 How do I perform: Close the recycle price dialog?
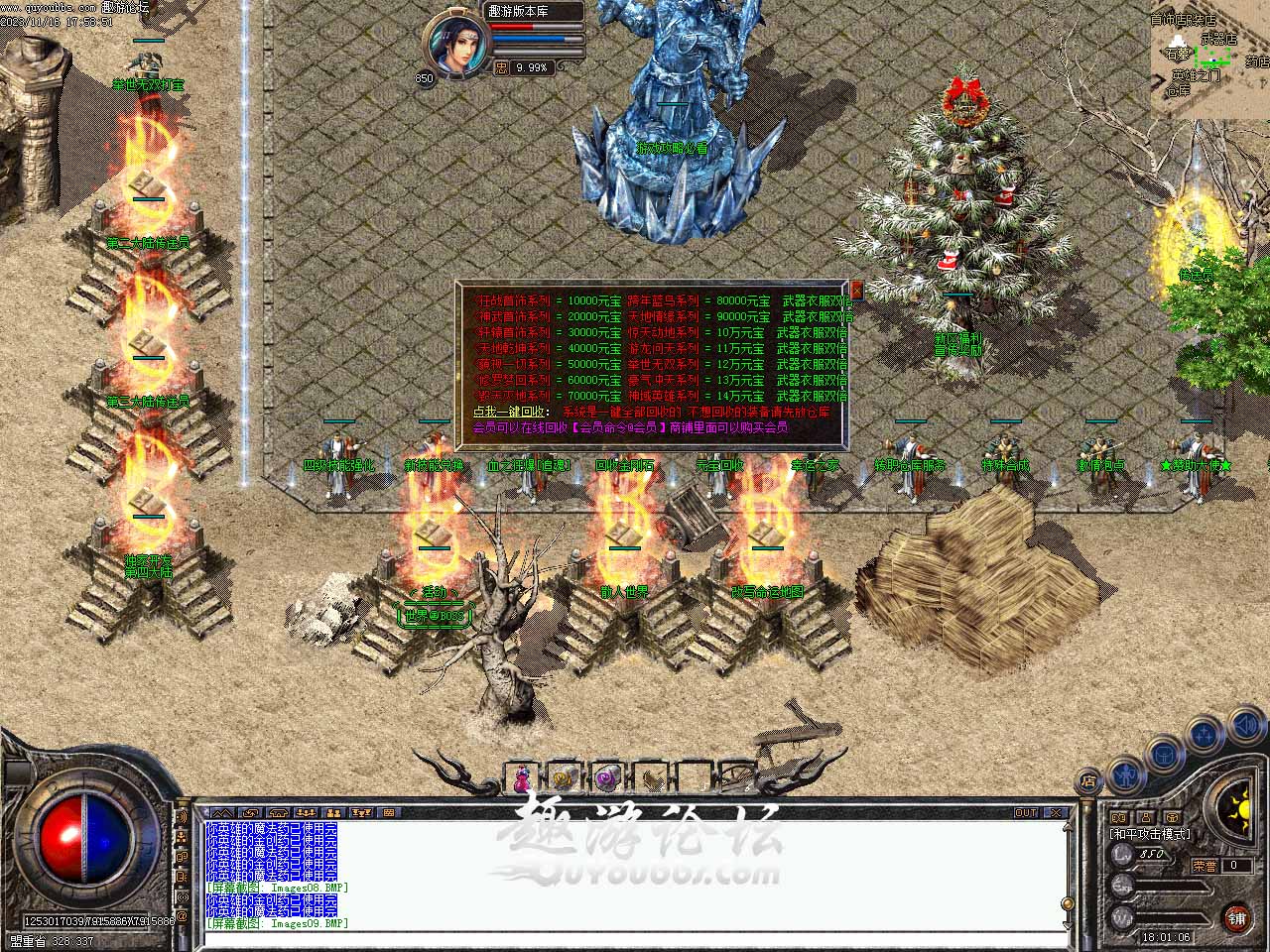(855, 291)
